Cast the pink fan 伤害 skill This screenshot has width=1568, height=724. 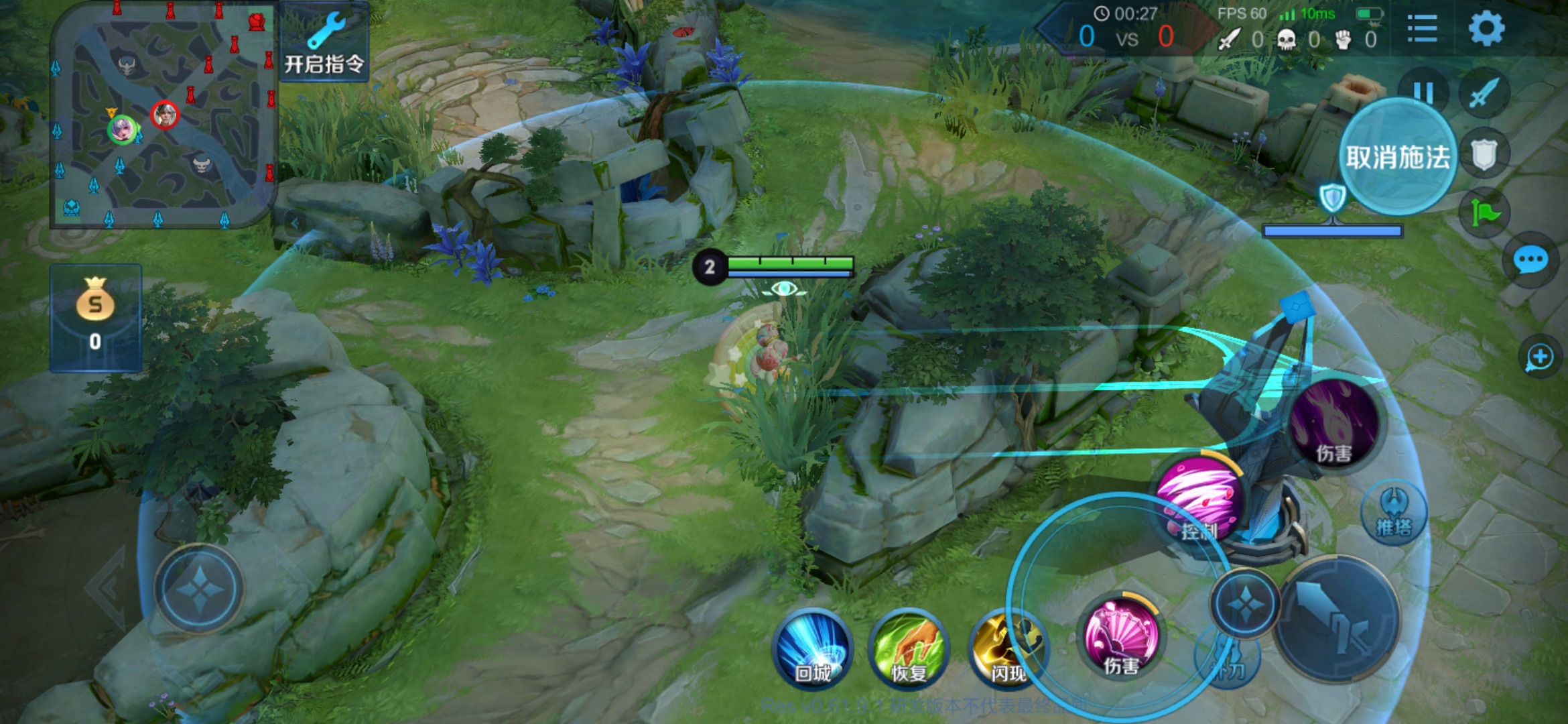coord(1122,637)
